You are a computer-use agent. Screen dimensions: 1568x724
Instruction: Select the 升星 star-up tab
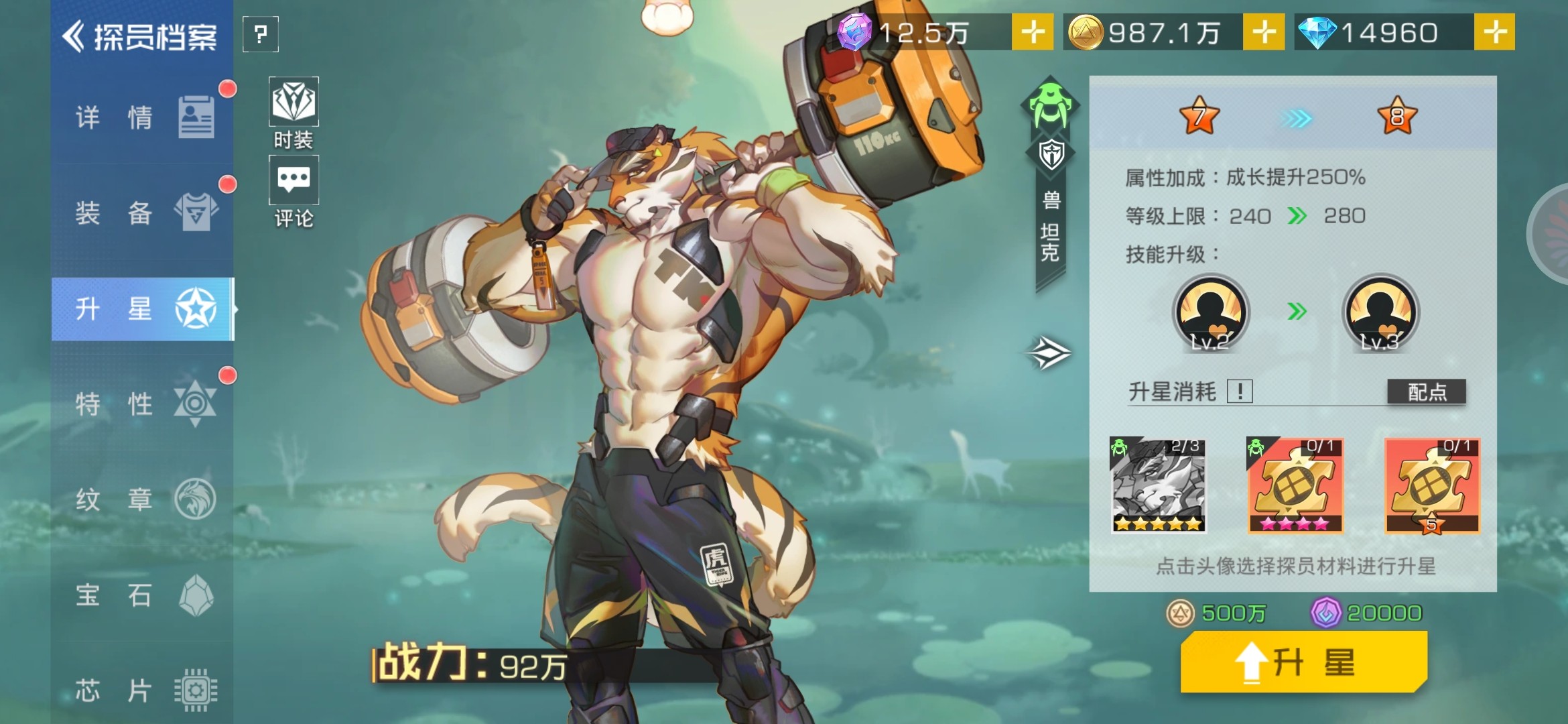click(143, 309)
